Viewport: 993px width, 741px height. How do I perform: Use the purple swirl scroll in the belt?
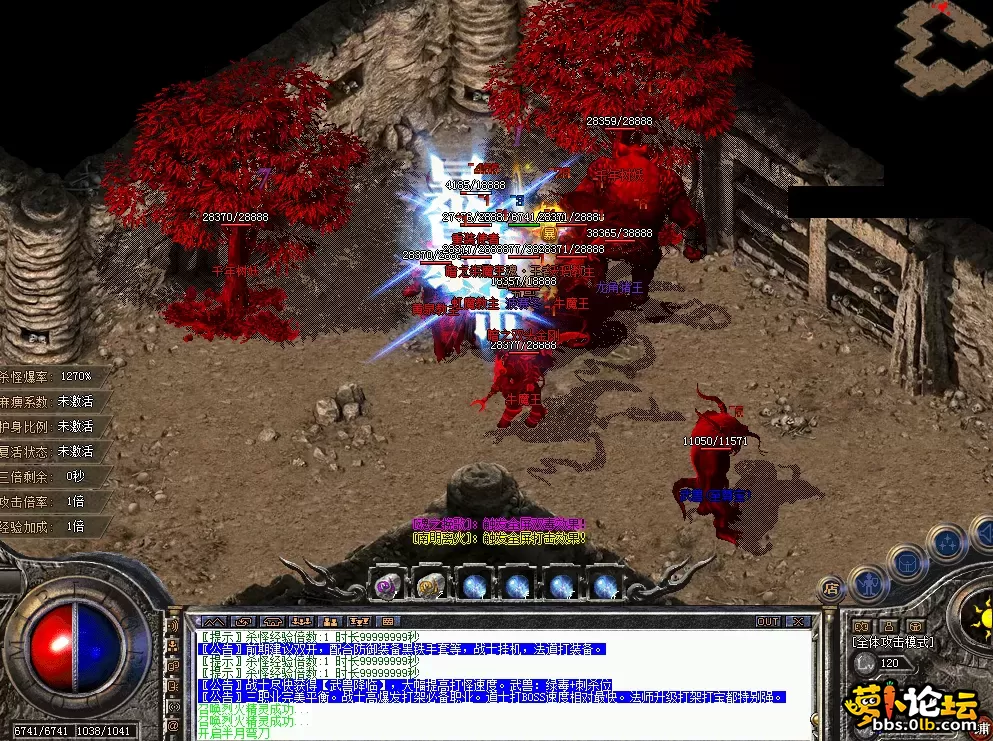[387, 585]
